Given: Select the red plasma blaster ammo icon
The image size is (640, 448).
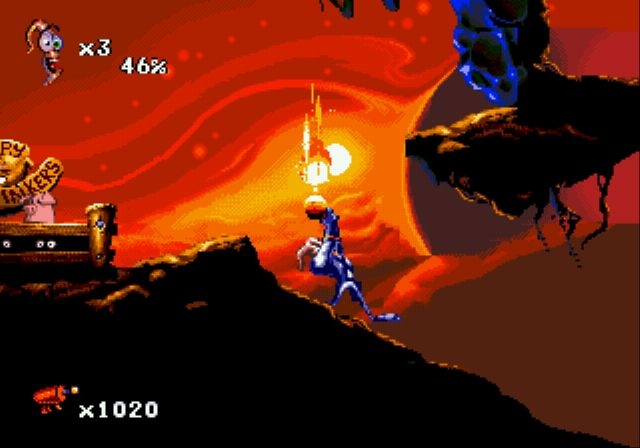Looking at the screenshot, I should point(50,399).
